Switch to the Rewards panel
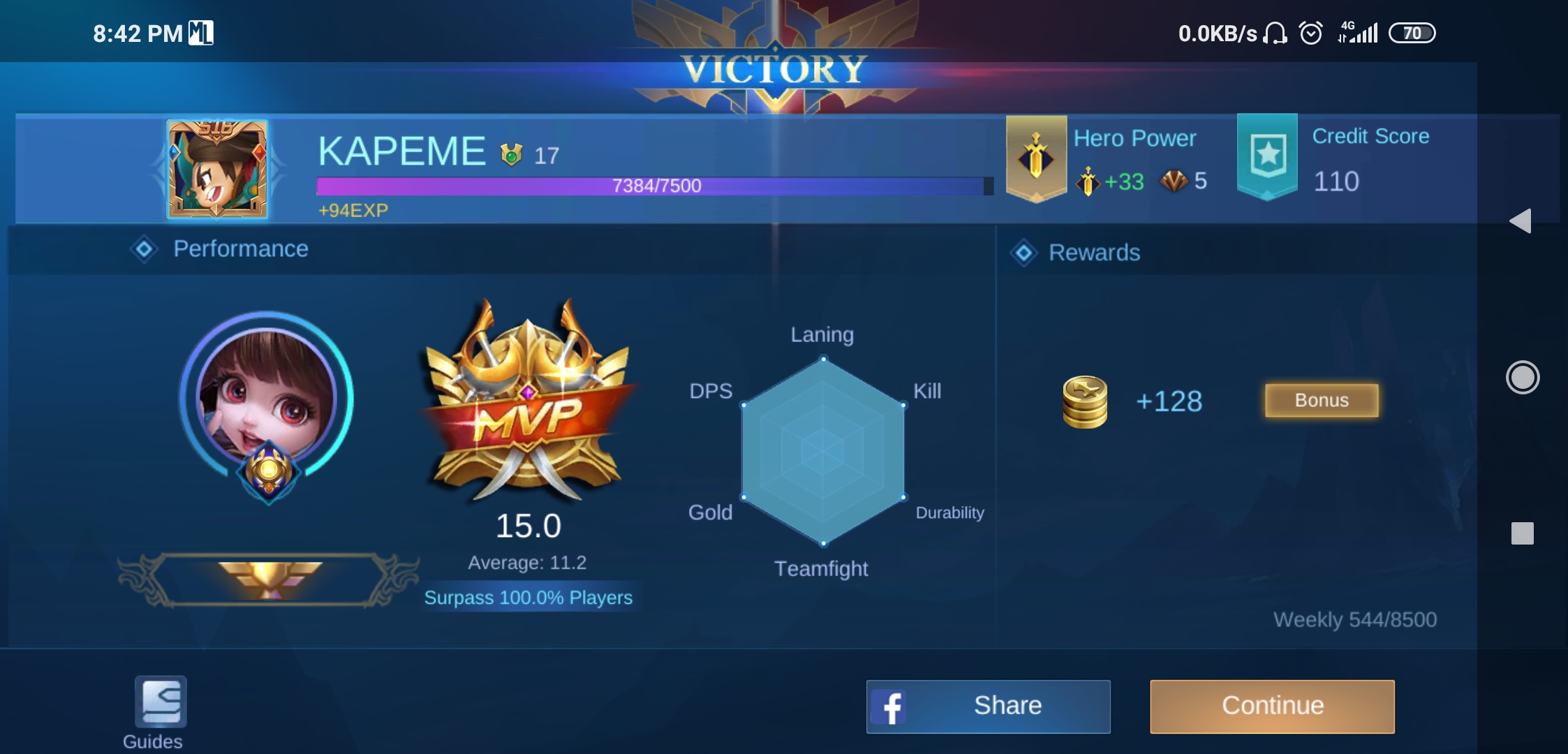This screenshot has height=754, width=1568. click(1095, 253)
